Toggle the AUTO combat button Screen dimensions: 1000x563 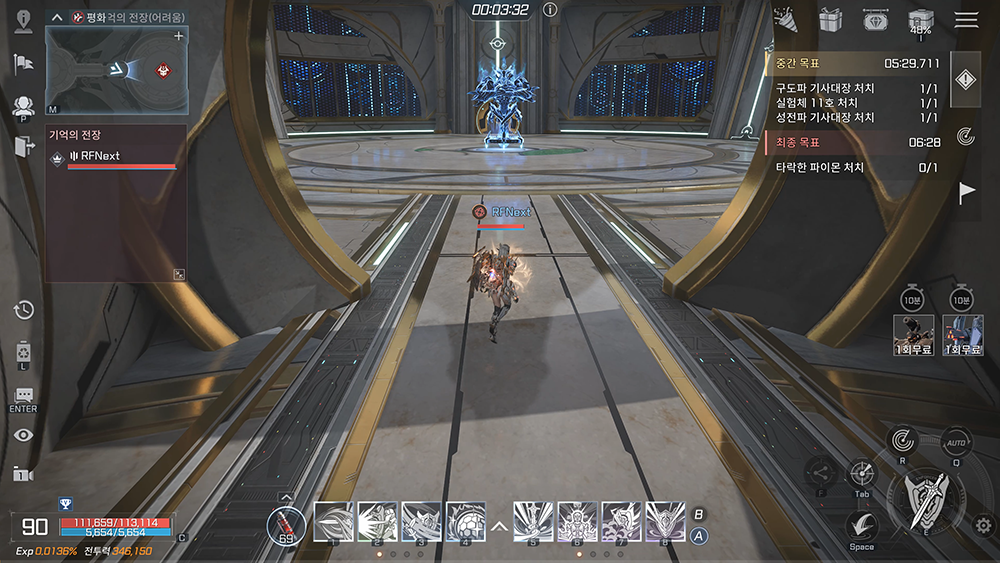[x=957, y=441]
